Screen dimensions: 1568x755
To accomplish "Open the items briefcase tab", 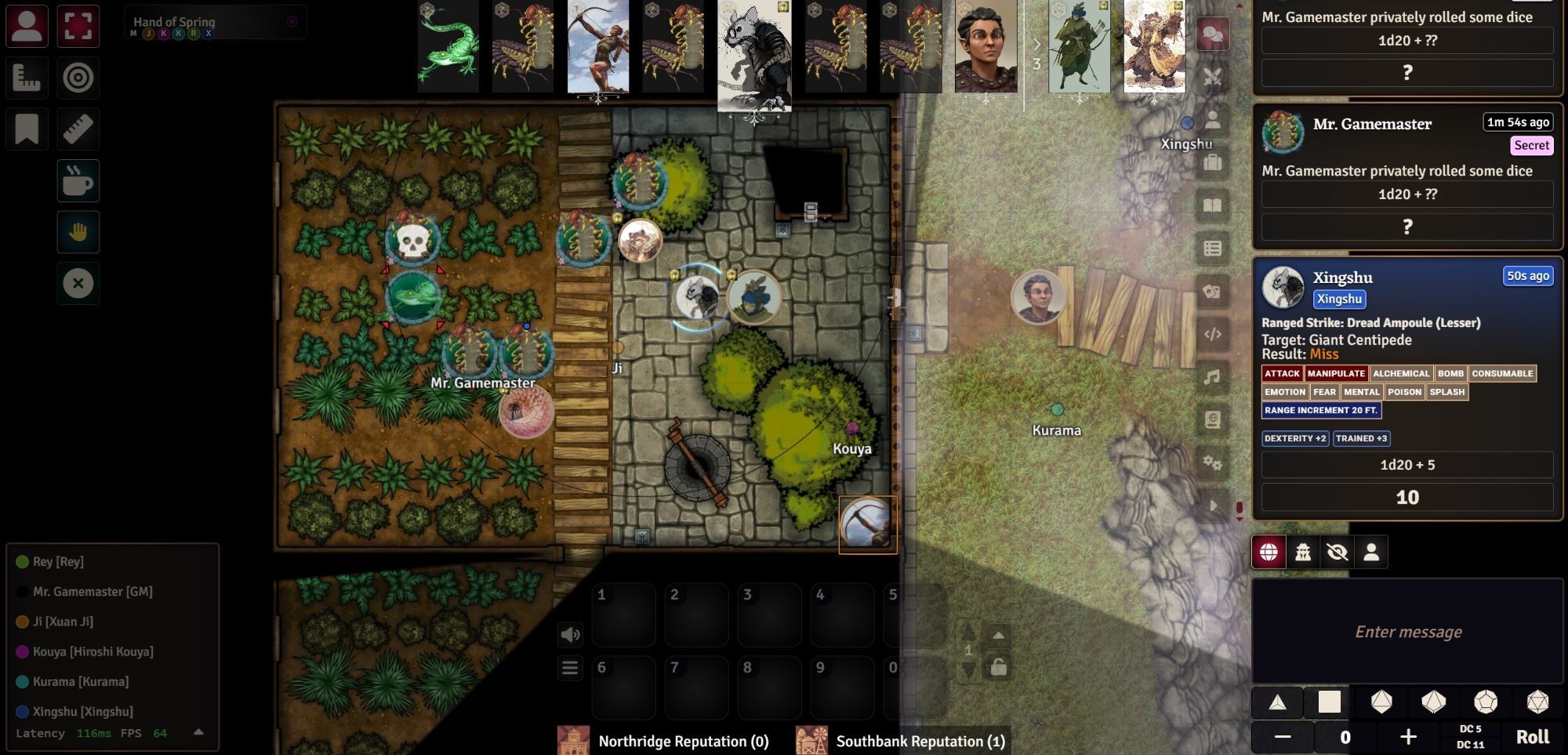I will point(1212,163).
